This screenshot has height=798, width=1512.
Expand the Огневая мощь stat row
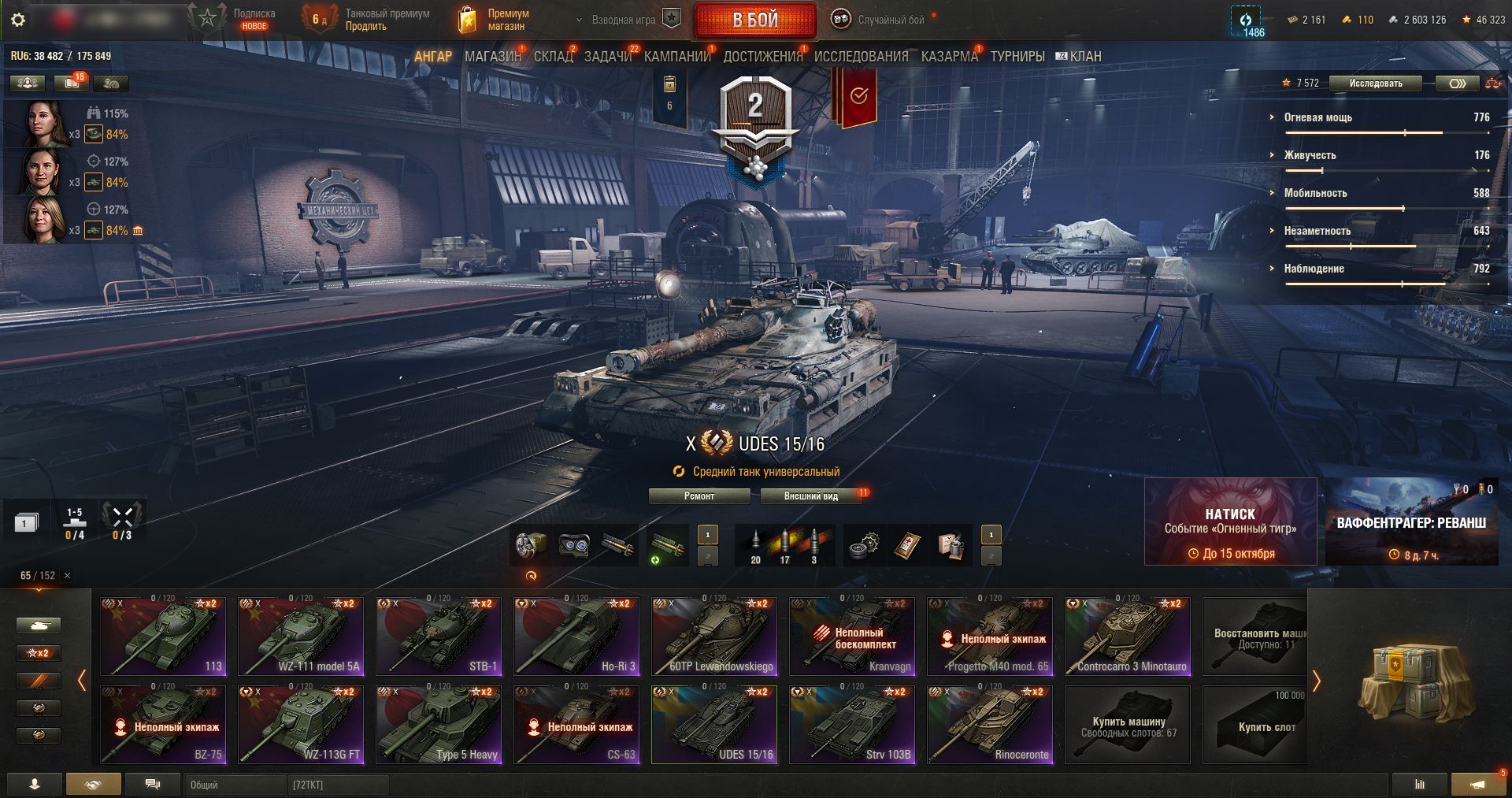(x=1318, y=117)
